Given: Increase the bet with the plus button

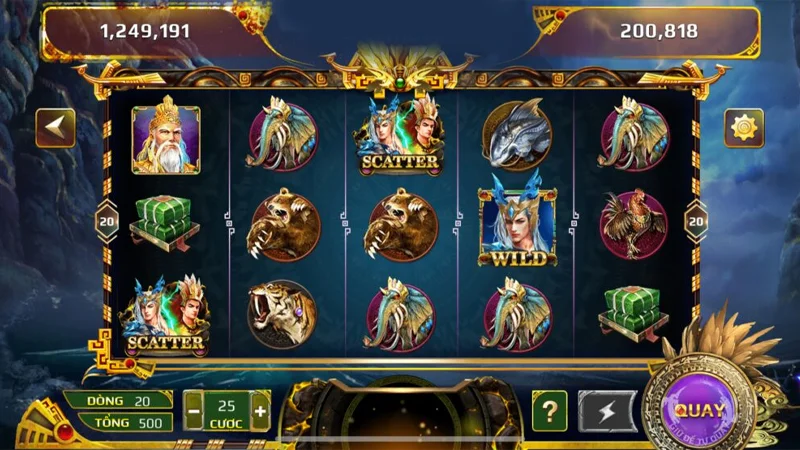Looking at the screenshot, I should tap(261, 410).
